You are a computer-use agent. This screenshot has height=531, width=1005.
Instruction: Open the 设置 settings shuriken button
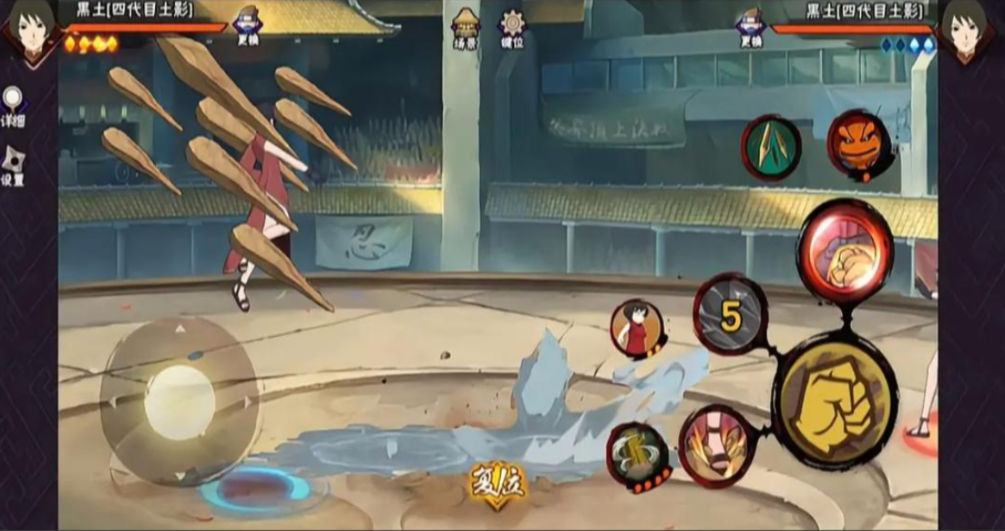14,165
